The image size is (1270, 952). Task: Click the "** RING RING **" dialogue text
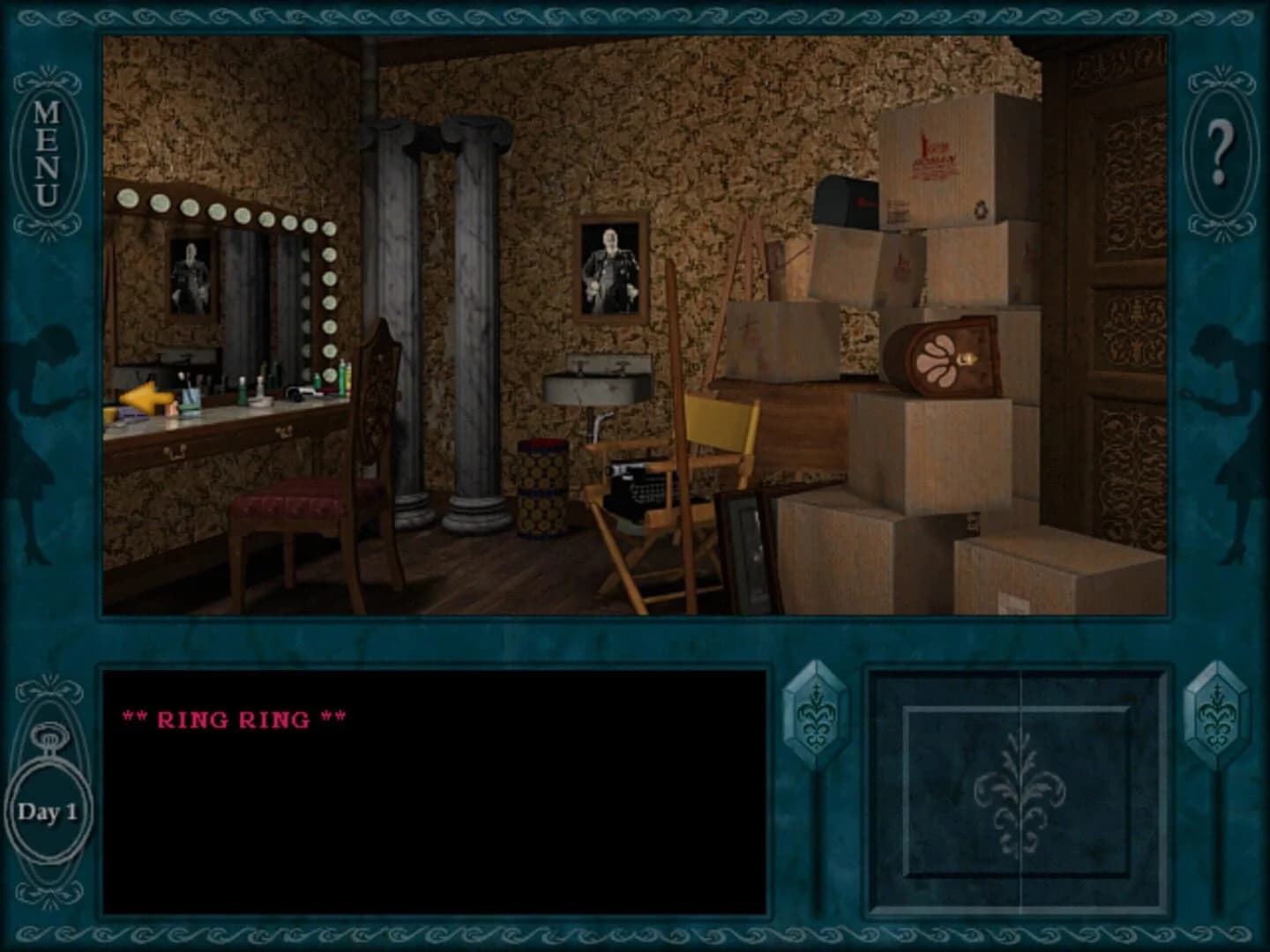(232, 718)
